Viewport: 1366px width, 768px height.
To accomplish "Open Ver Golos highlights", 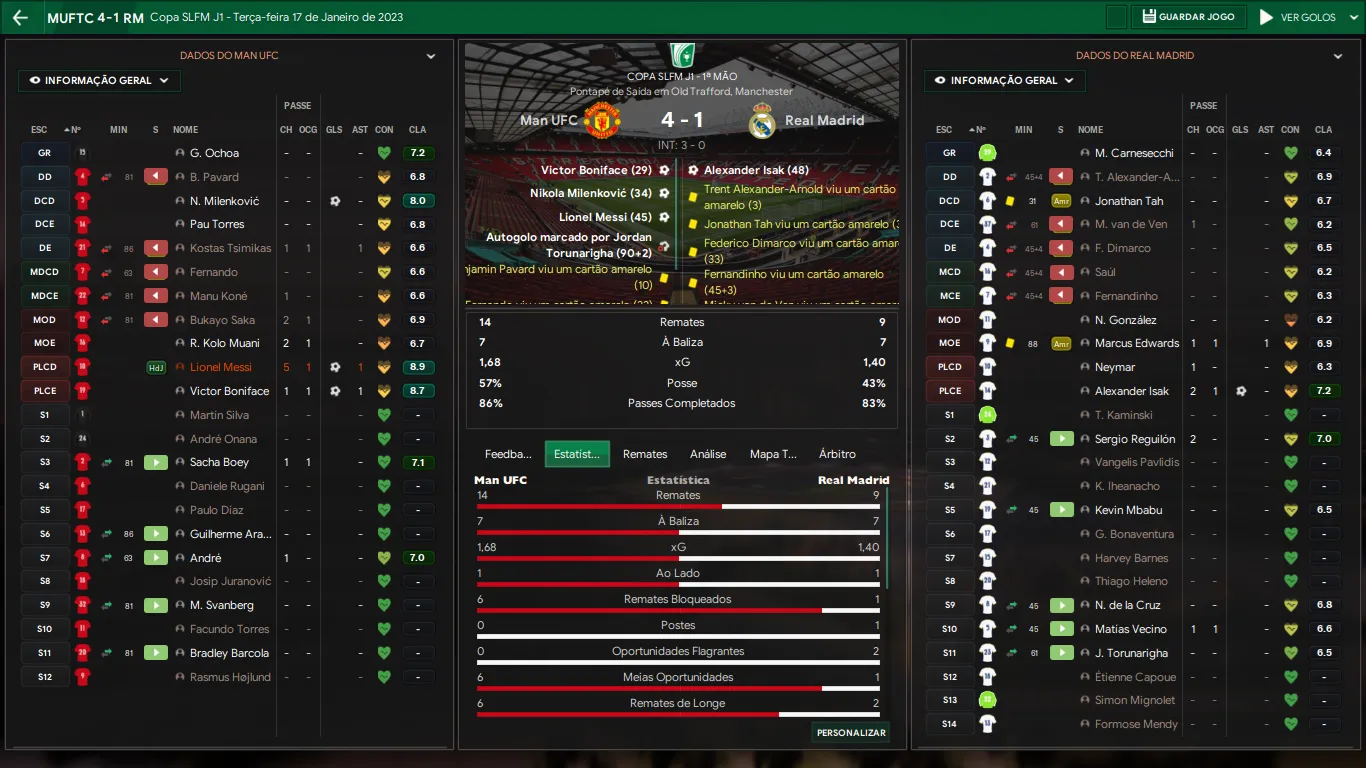I will point(1298,17).
